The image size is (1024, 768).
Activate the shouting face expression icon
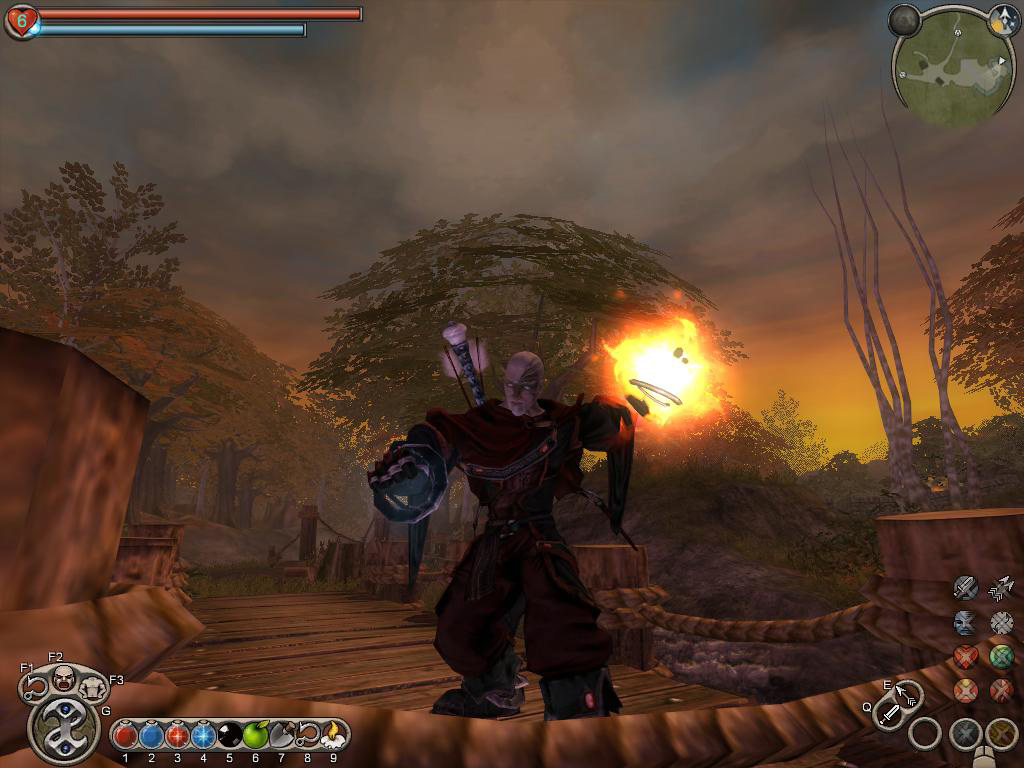pos(63,678)
